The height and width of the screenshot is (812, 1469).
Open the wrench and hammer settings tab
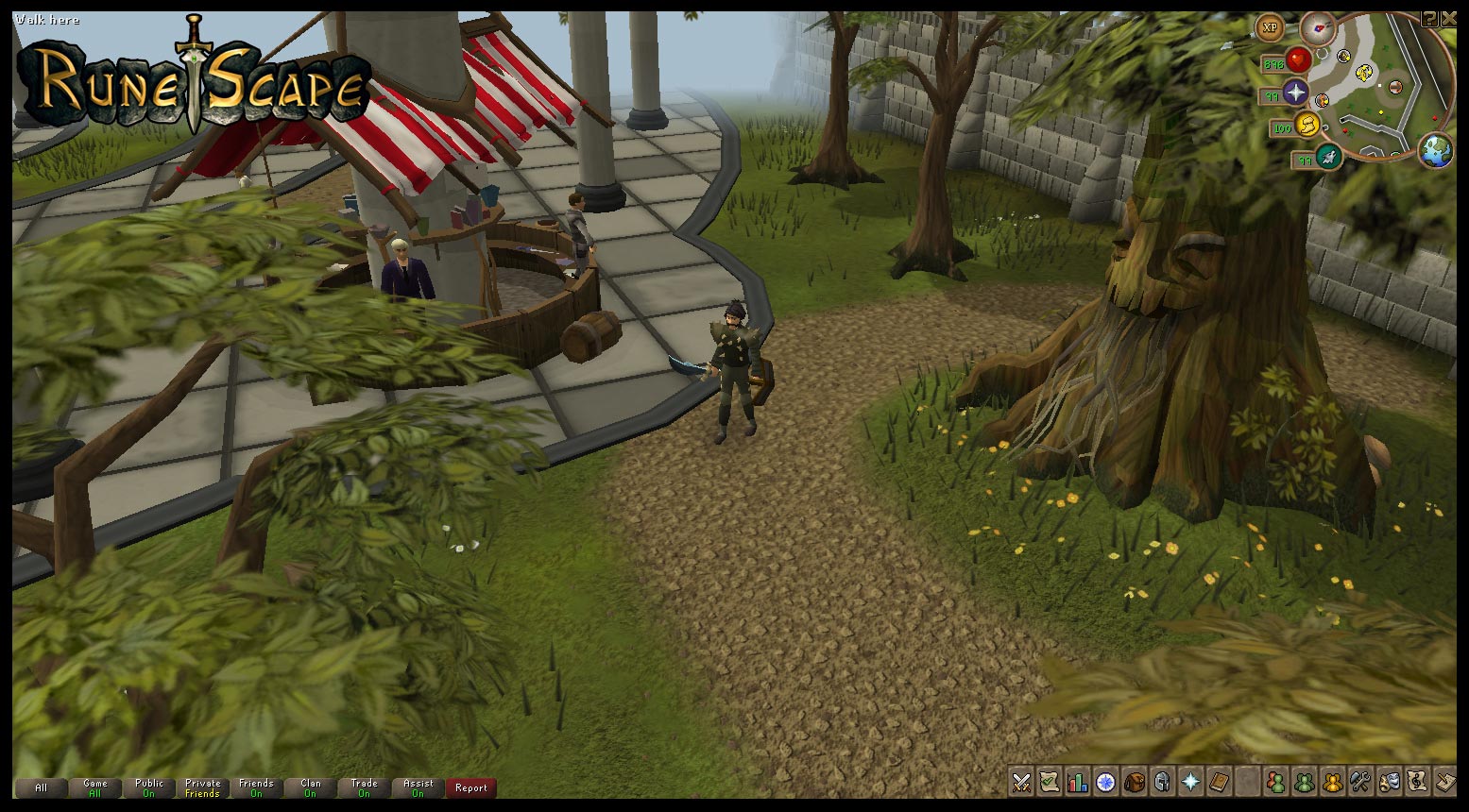[x=1360, y=782]
